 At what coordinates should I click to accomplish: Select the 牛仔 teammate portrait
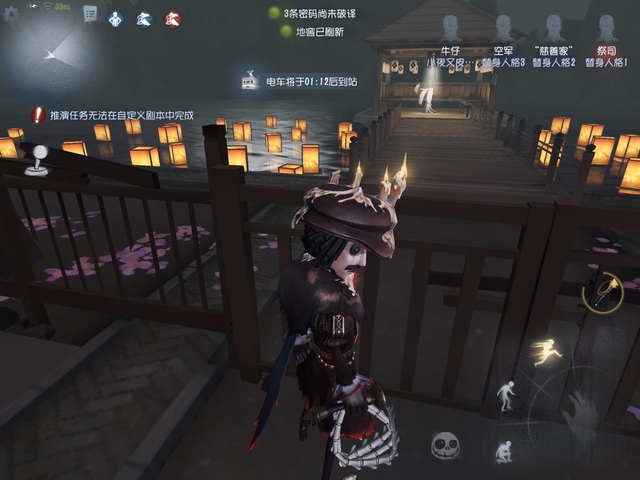[x=451, y=30]
